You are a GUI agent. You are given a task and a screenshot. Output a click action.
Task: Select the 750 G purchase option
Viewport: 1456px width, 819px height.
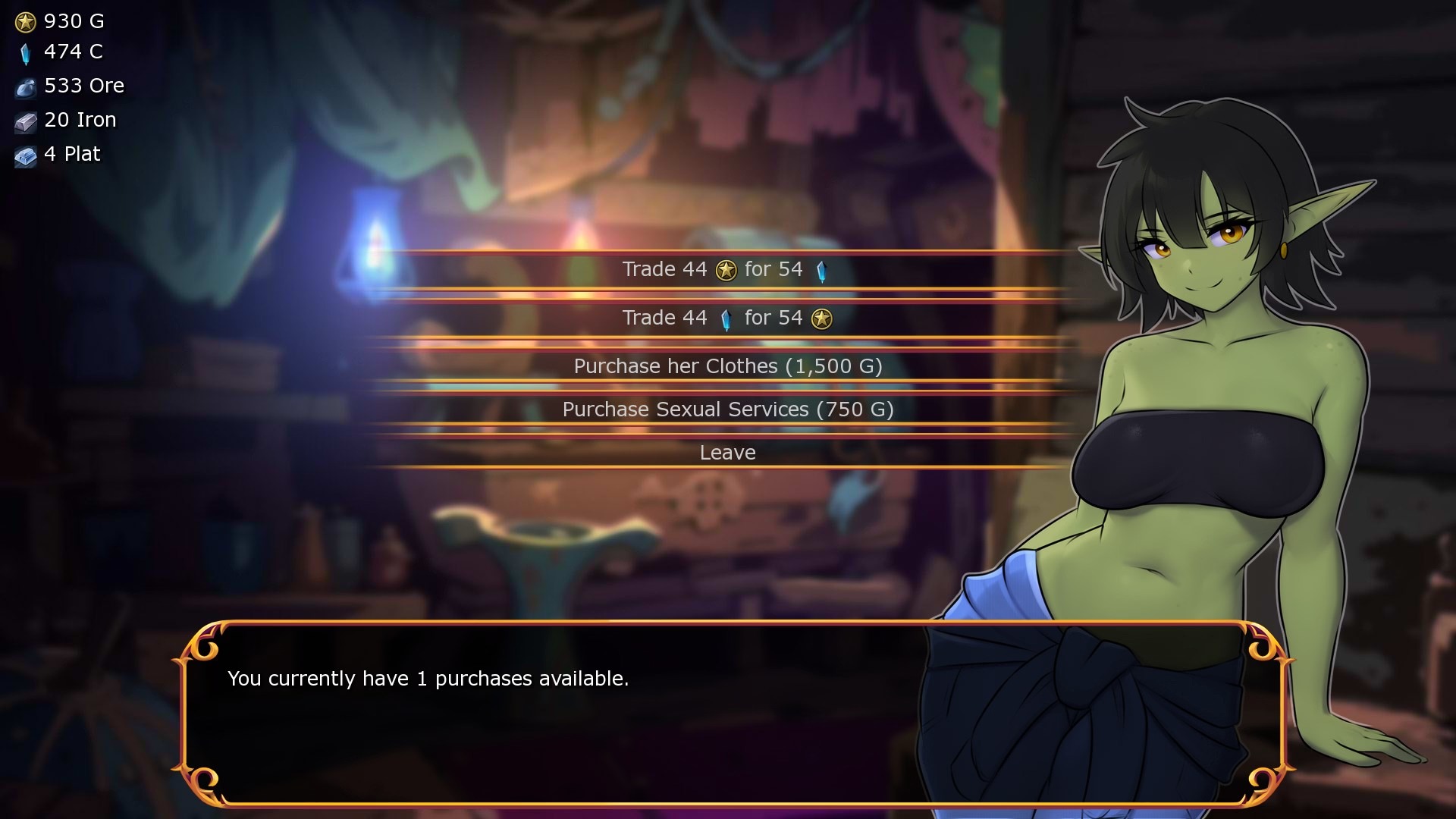727,410
